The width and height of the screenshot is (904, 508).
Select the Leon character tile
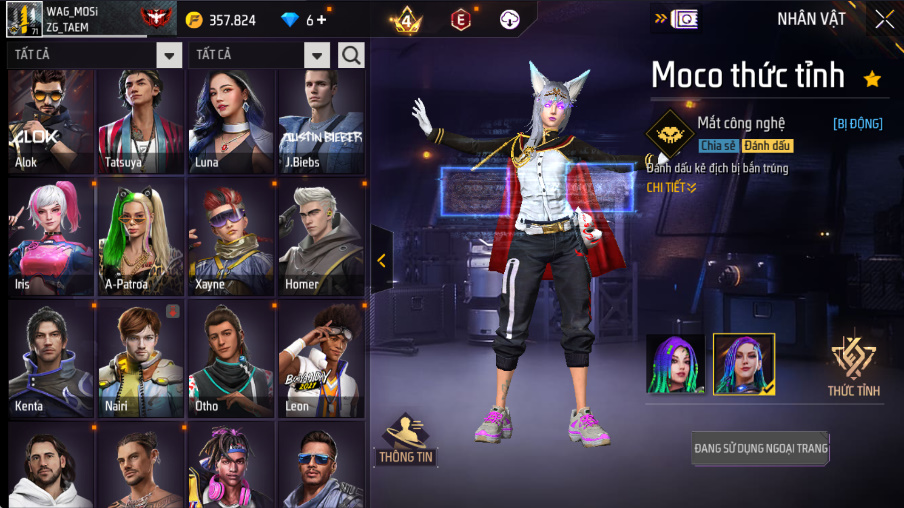321,360
